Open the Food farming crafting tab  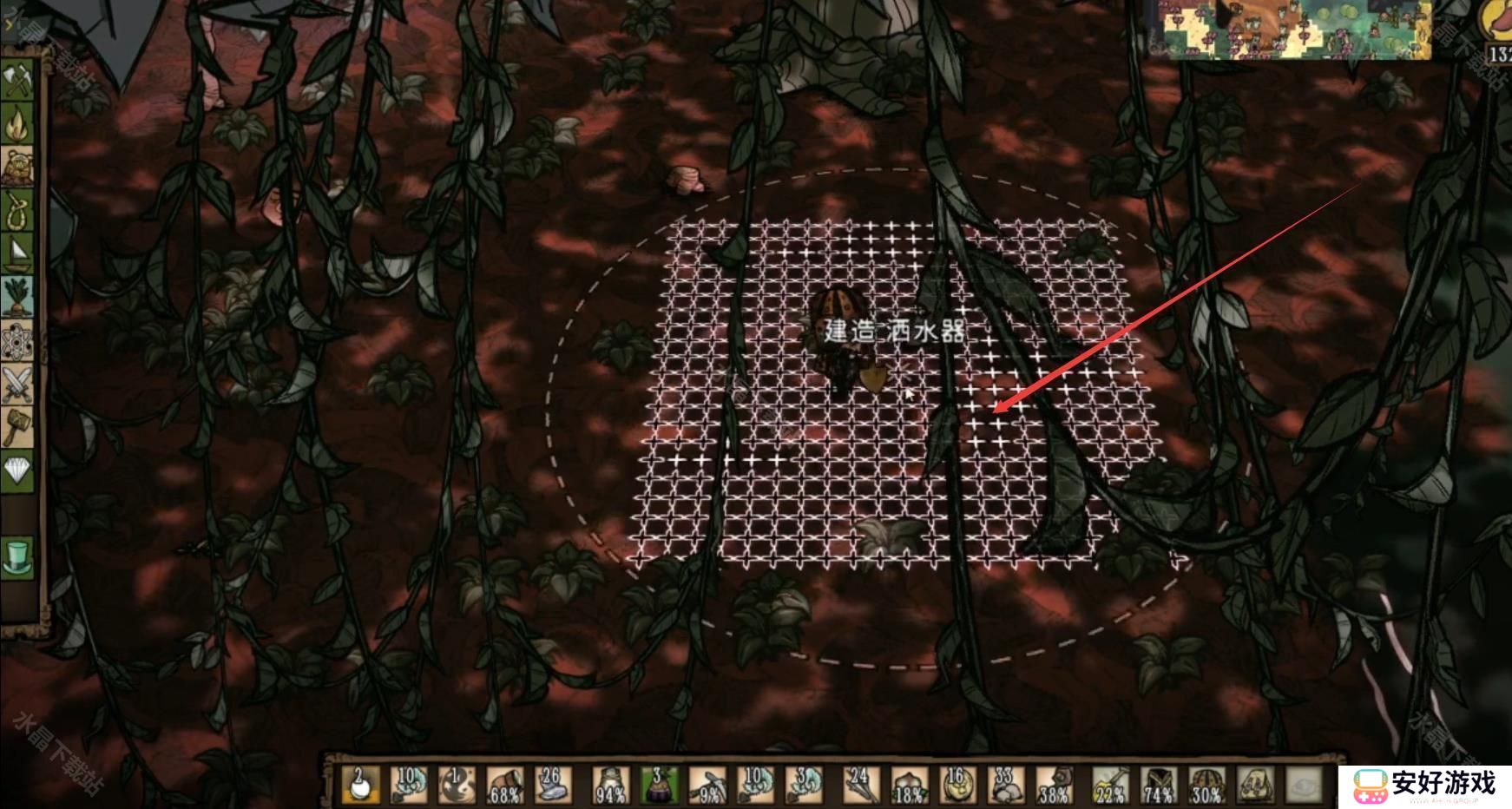coord(18,298)
